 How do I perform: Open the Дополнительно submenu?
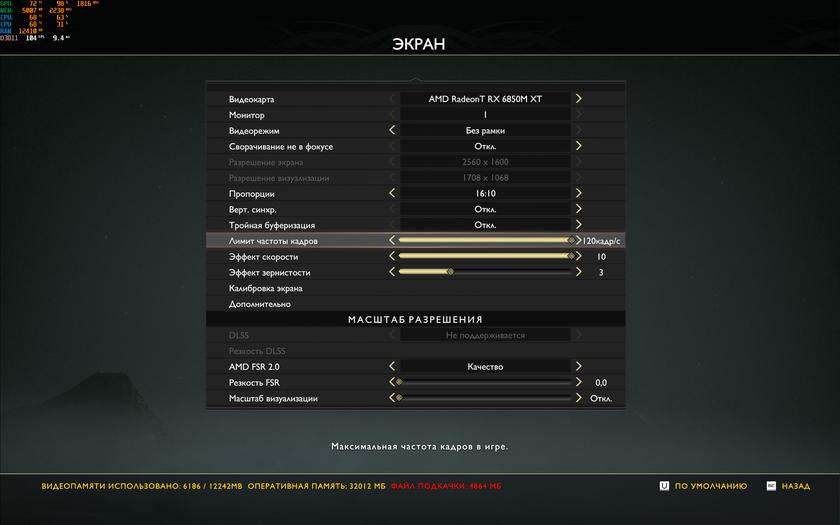[x=260, y=304]
